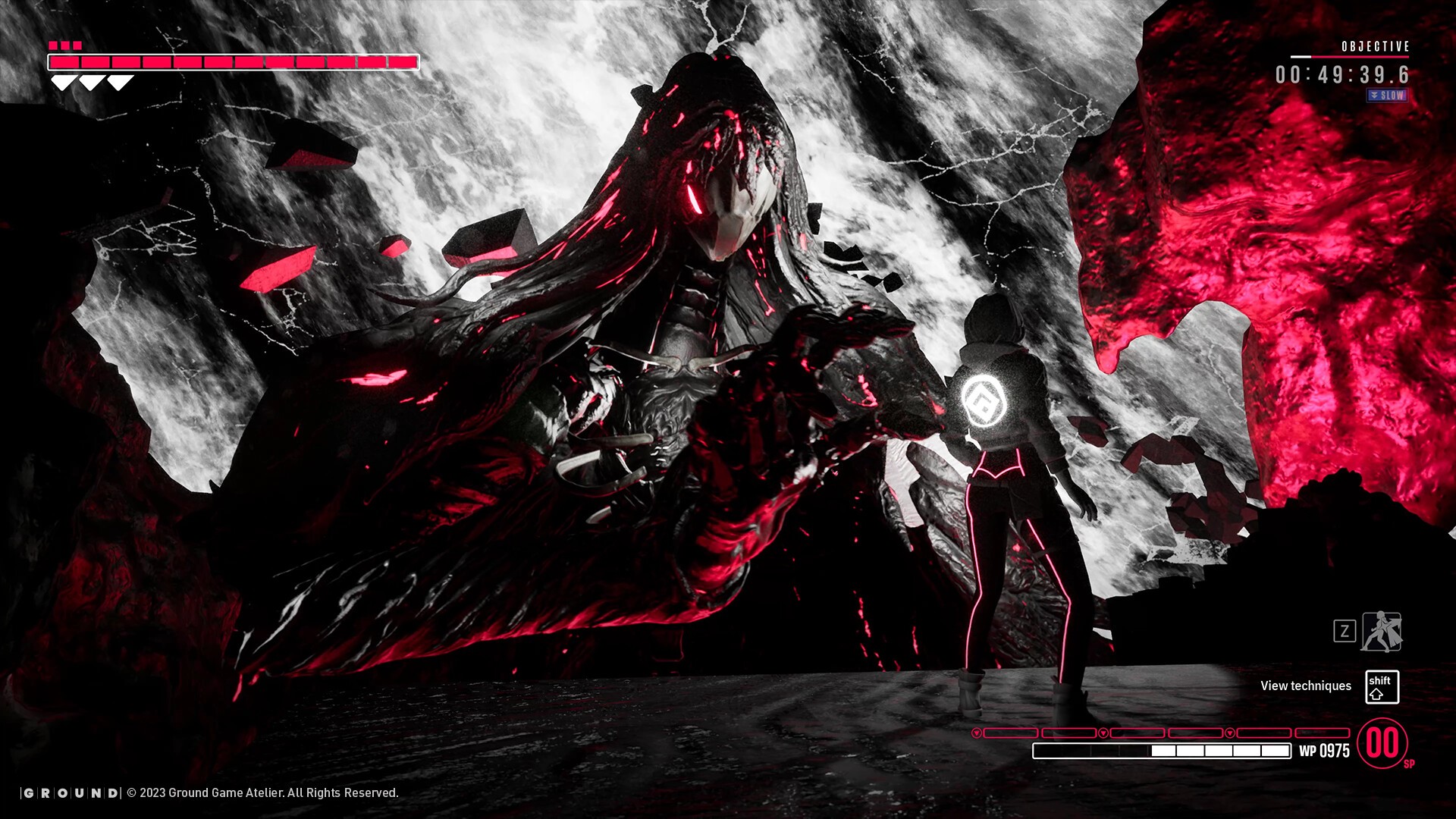Click the OBJECTIVE tracker label
1456x819 pixels.
[1375, 47]
